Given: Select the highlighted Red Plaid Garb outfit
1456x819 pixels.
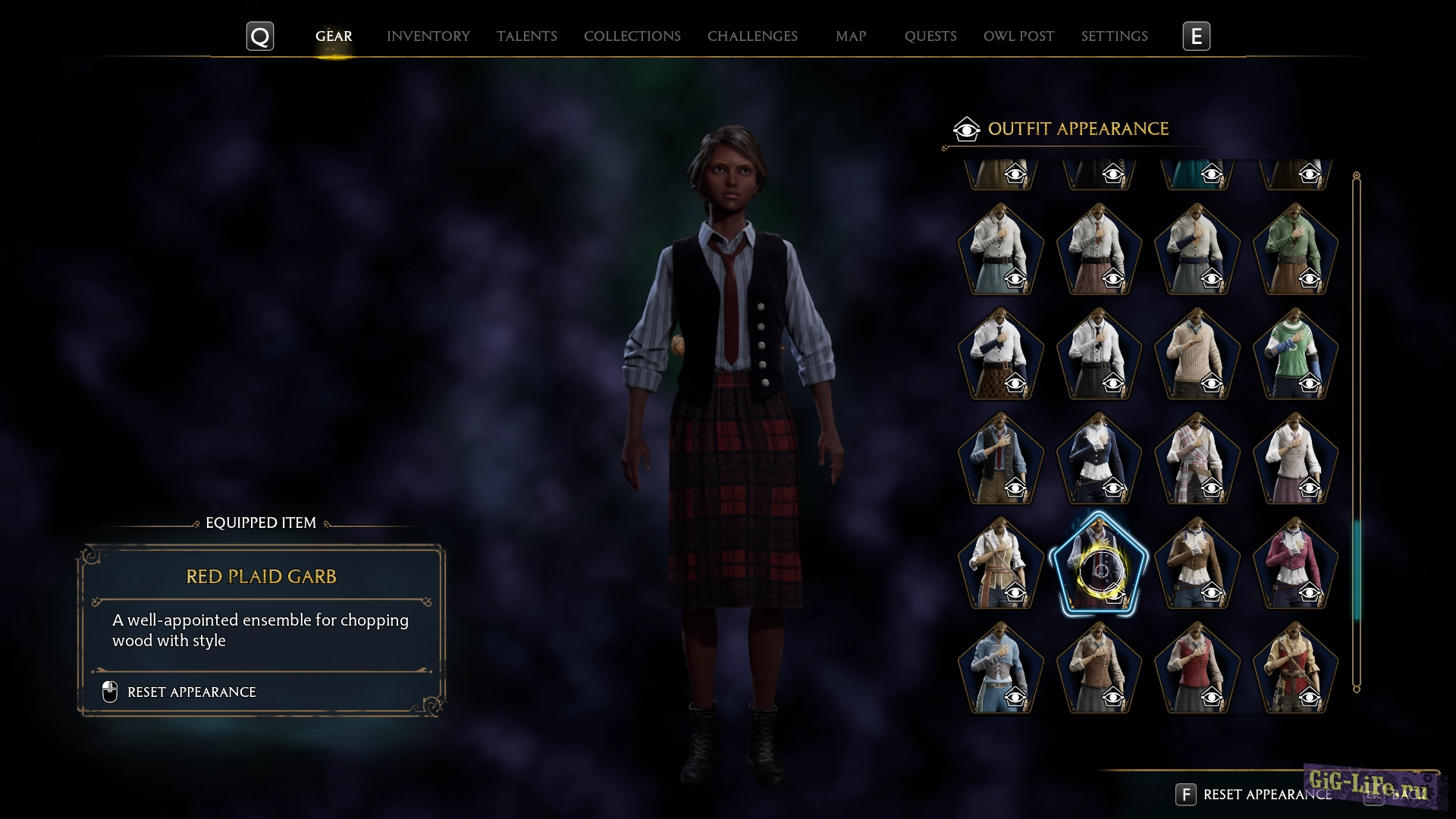Looking at the screenshot, I should tap(1099, 563).
